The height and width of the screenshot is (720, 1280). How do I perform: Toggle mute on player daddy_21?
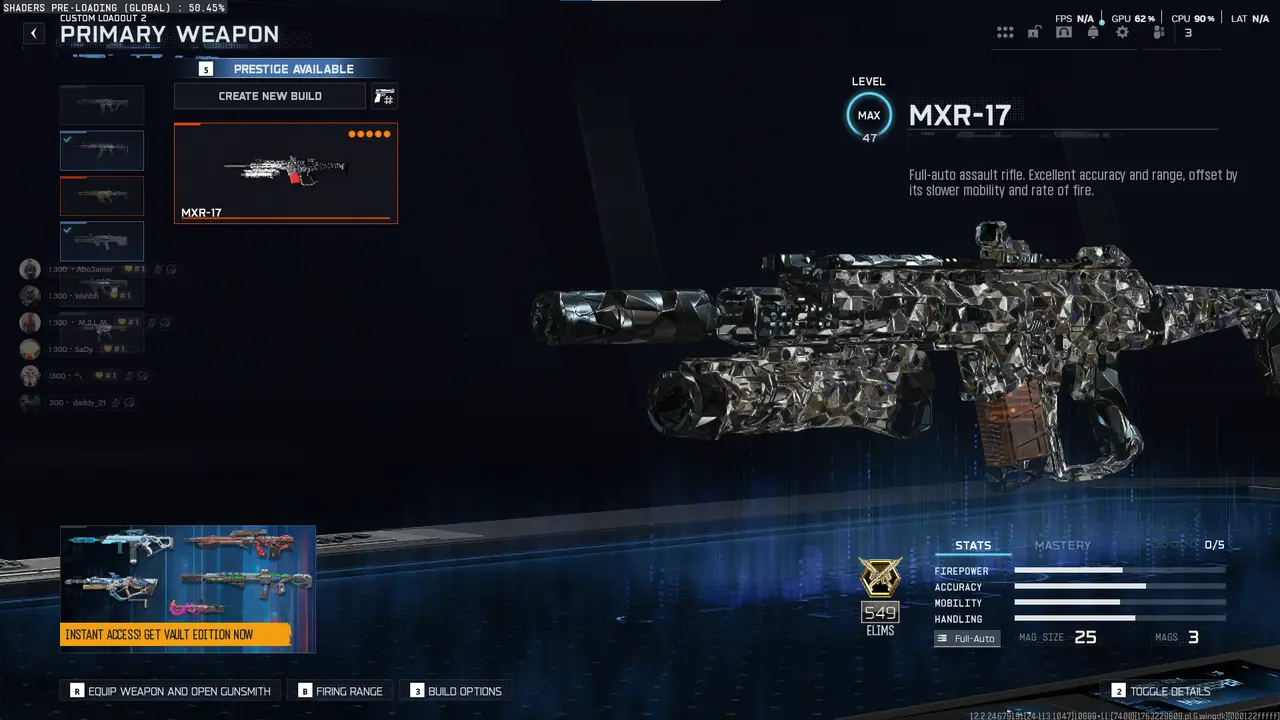116,402
